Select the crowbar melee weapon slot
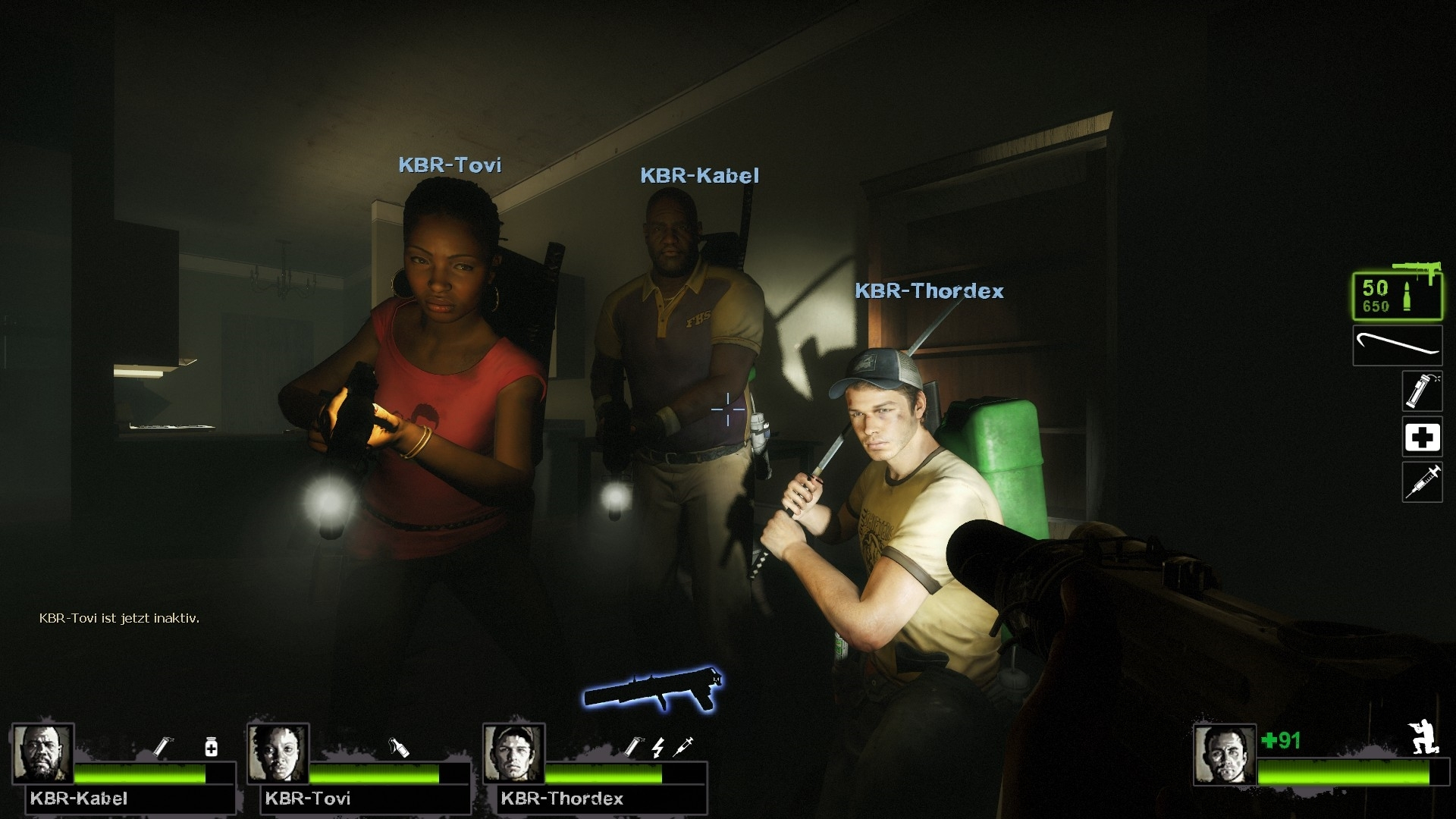This screenshot has width=1456, height=819. (1397, 346)
